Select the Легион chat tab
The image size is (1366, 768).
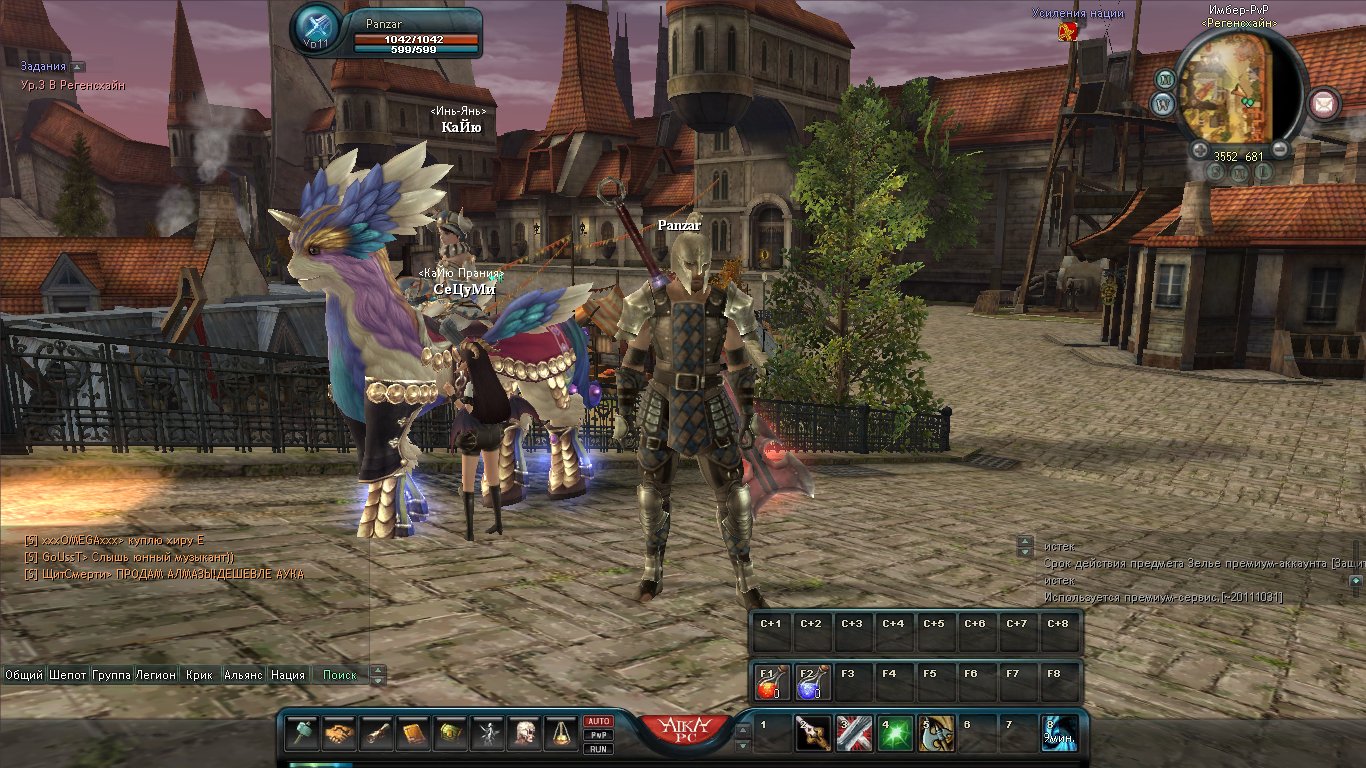[156, 675]
